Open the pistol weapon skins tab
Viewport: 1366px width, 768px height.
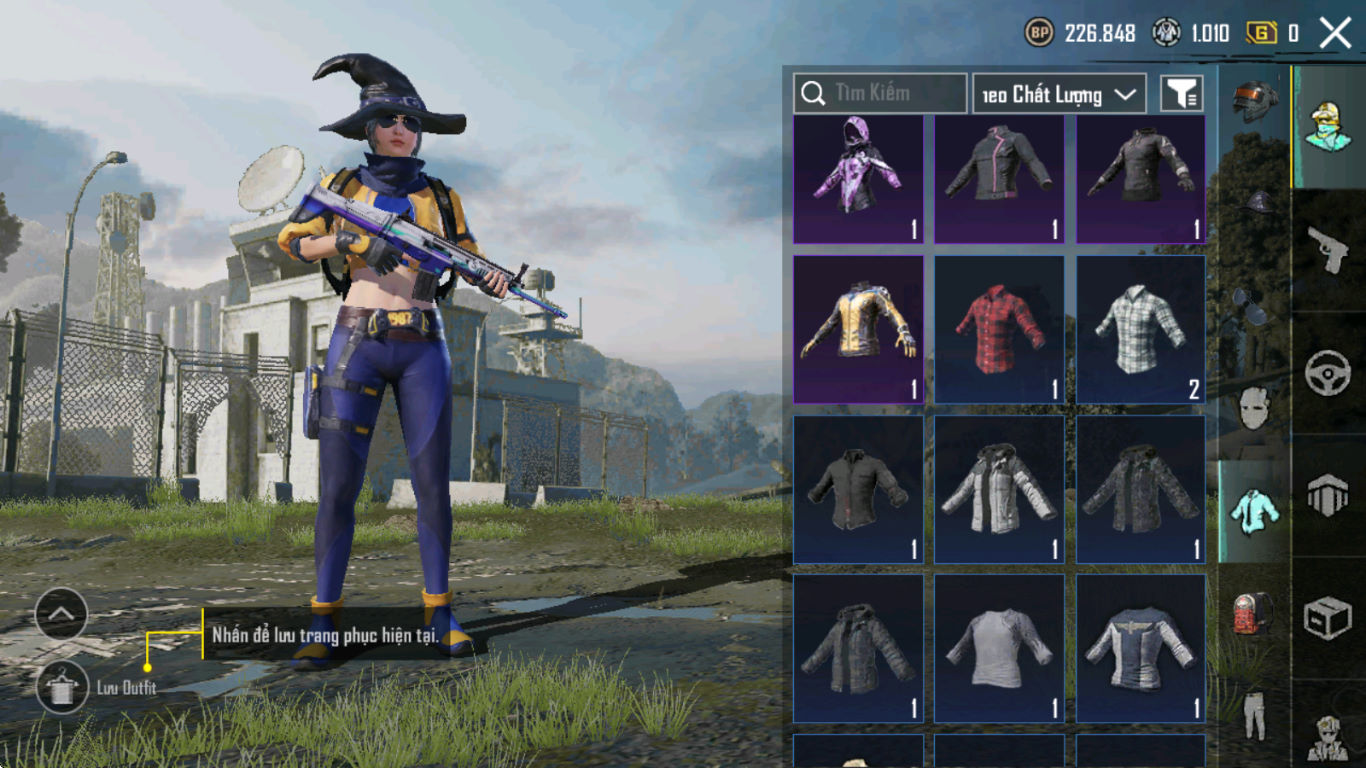[1328, 250]
